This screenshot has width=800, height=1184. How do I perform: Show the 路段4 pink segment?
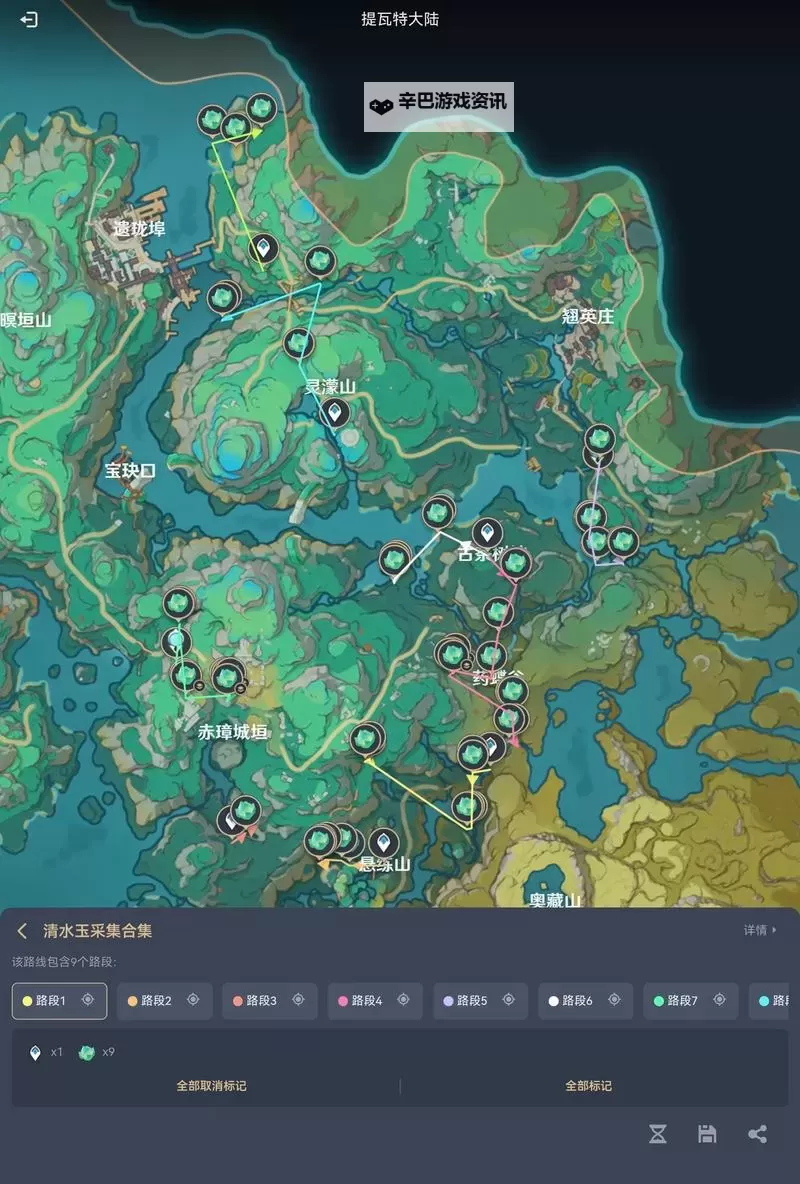click(x=366, y=1000)
